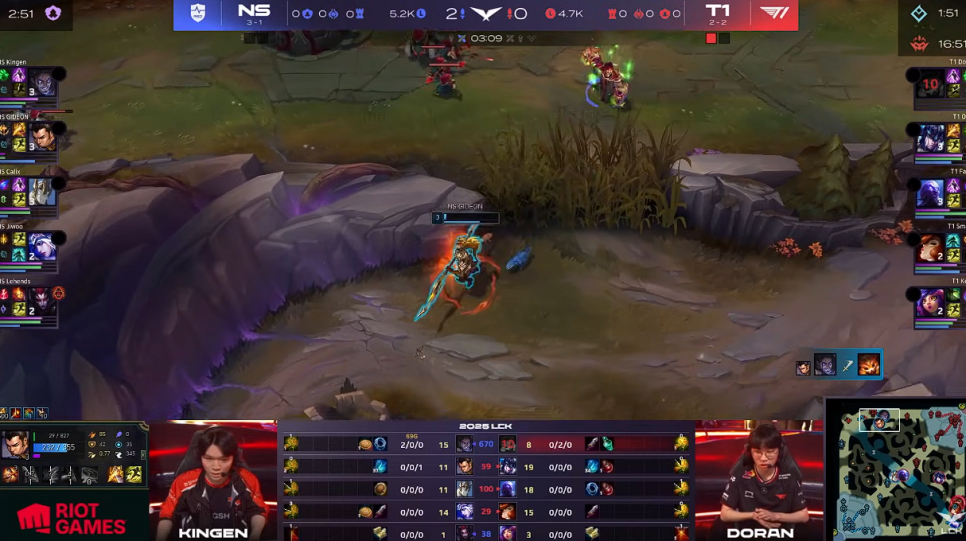966x541 pixels.
Task: Click the NS team logo on scoreboard
Action: (x=198, y=14)
